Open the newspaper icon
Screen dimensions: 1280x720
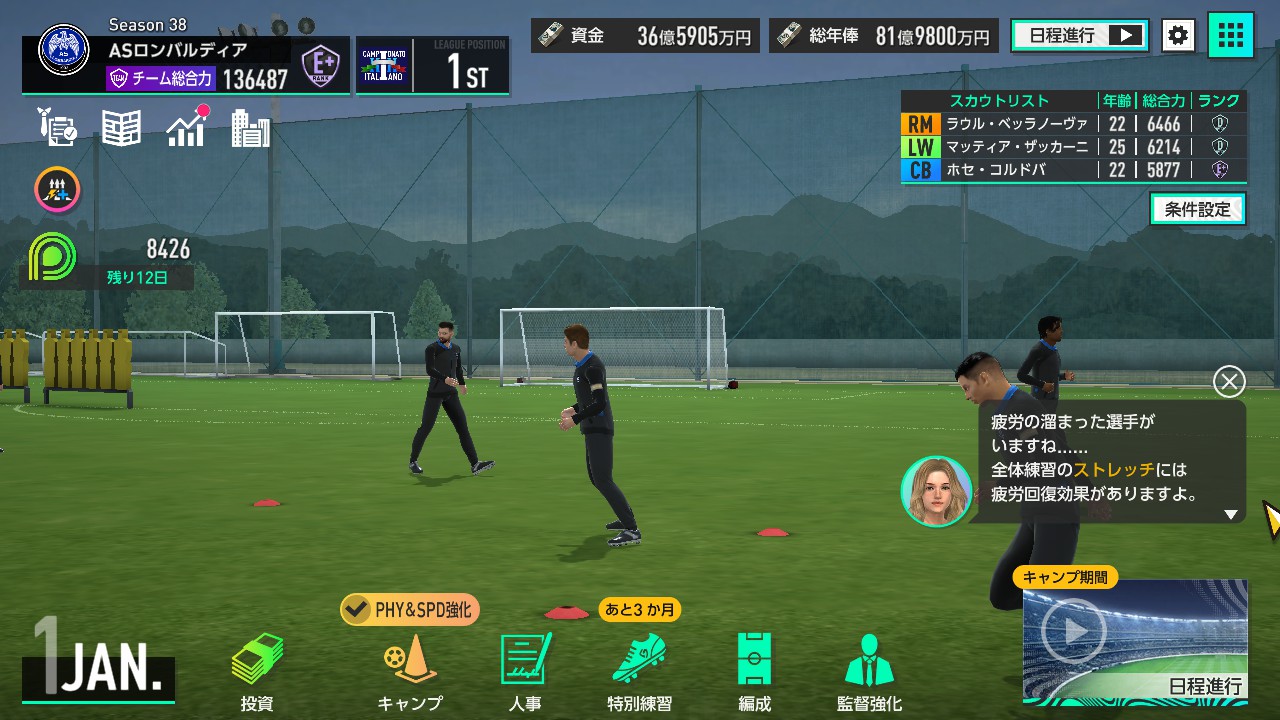(x=121, y=128)
